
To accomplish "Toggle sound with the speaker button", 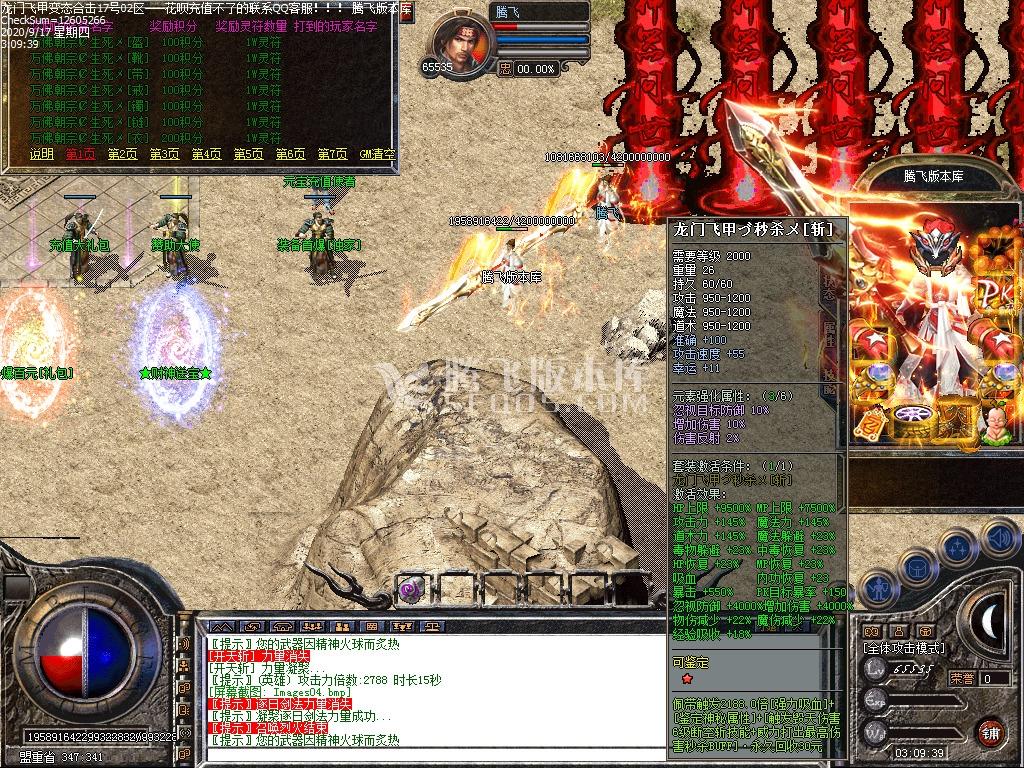I will point(997,537).
